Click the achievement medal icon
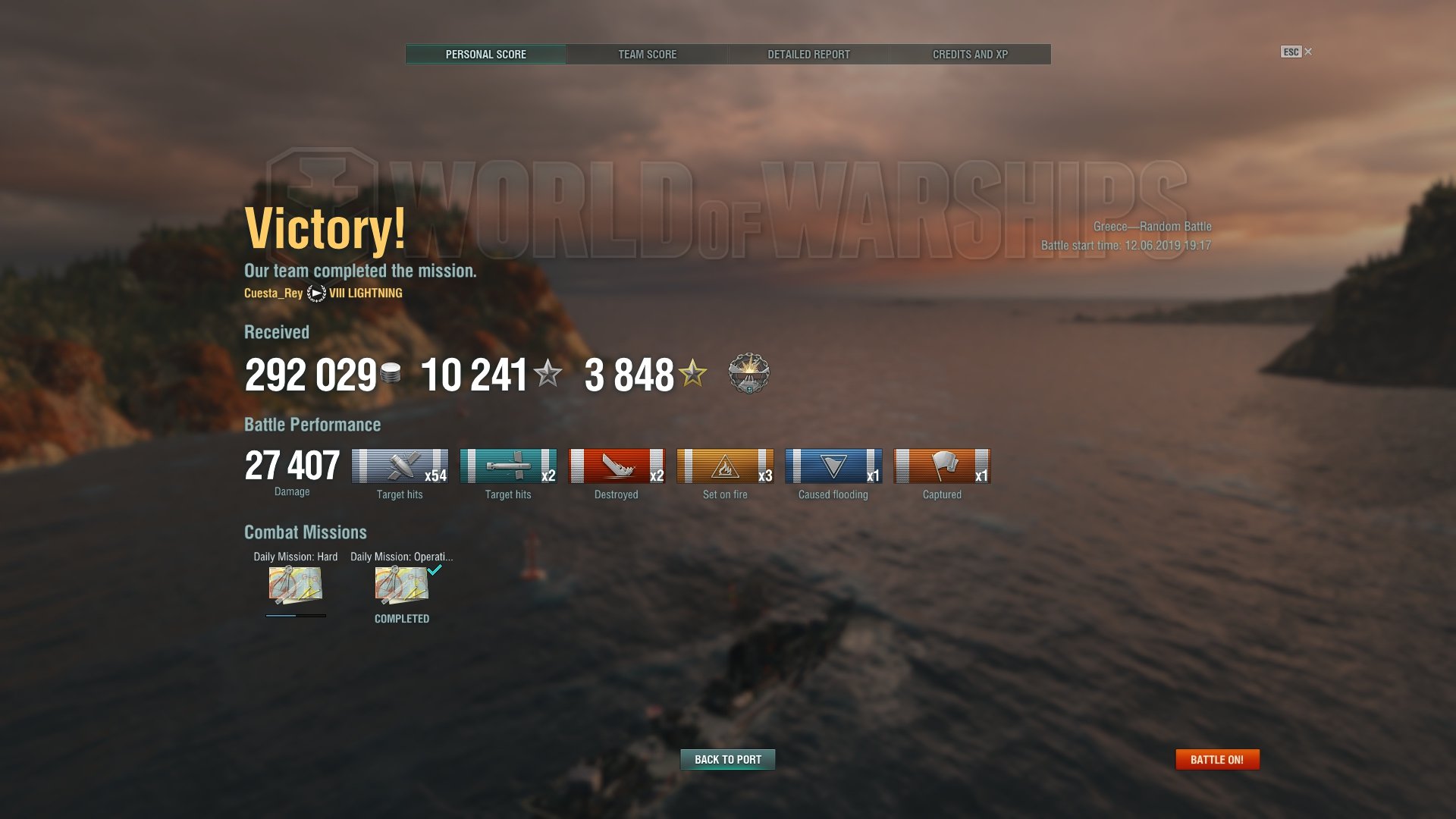Viewport: 1456px width, 819px height. click(x=748, y=373)
